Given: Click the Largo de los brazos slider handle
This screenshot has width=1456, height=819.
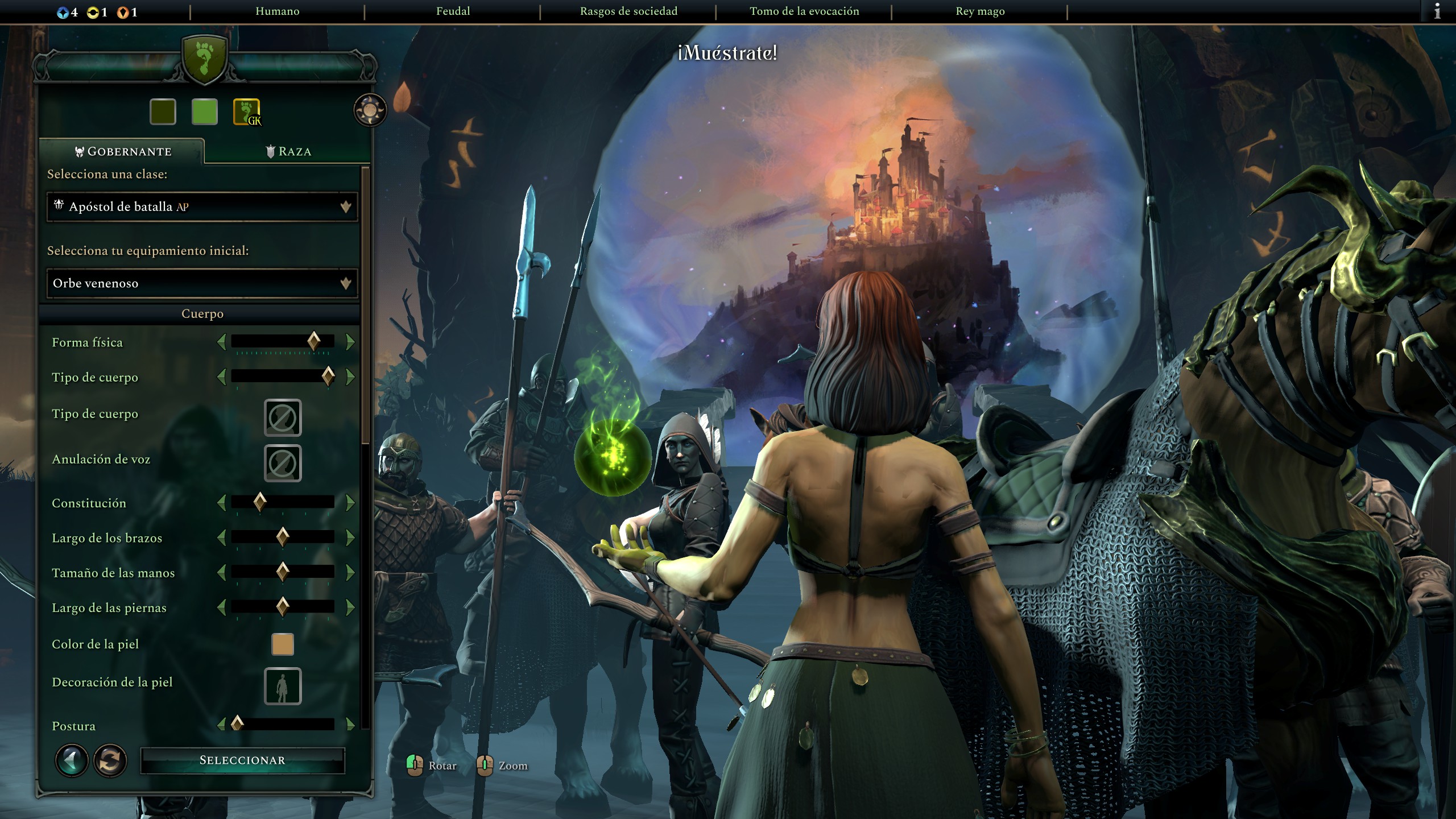Looking at the screenshot, I should [283, 537].
